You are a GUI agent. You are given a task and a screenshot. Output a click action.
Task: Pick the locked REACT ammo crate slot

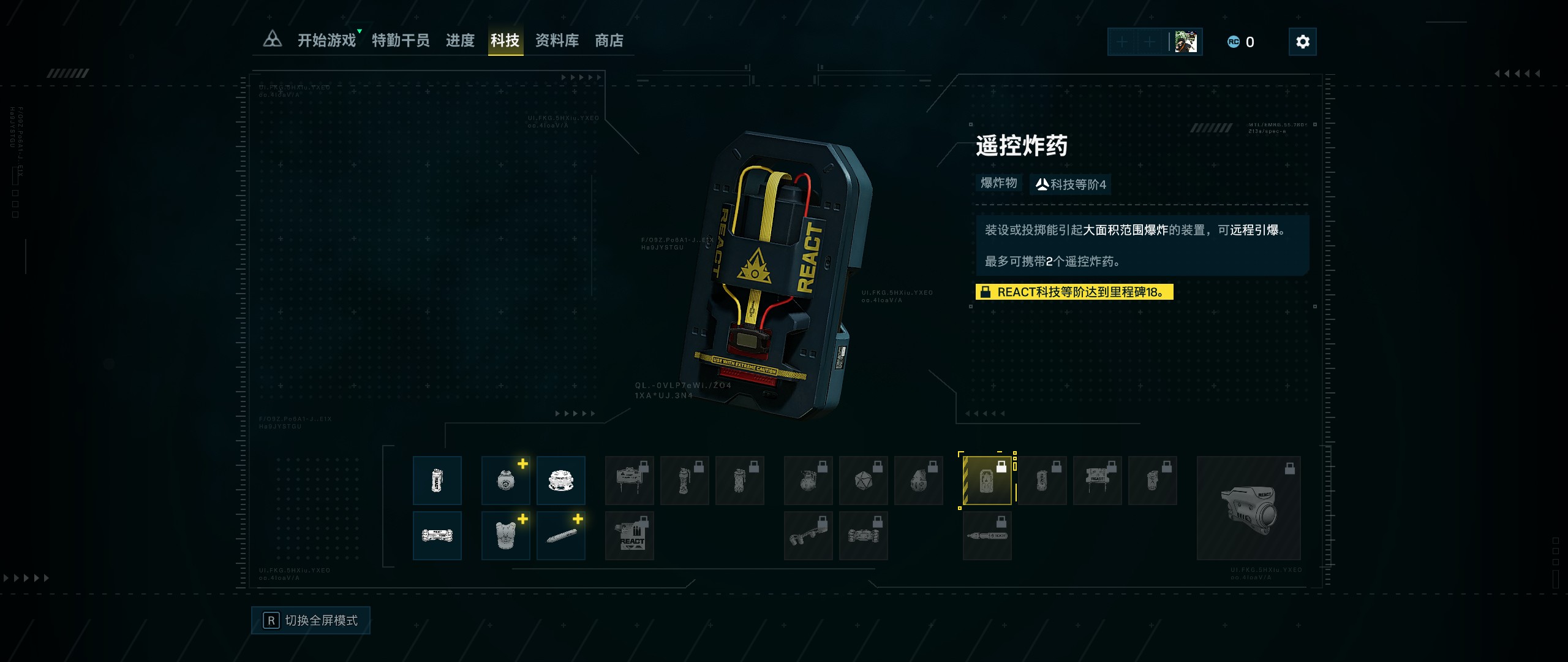[630, 536]
